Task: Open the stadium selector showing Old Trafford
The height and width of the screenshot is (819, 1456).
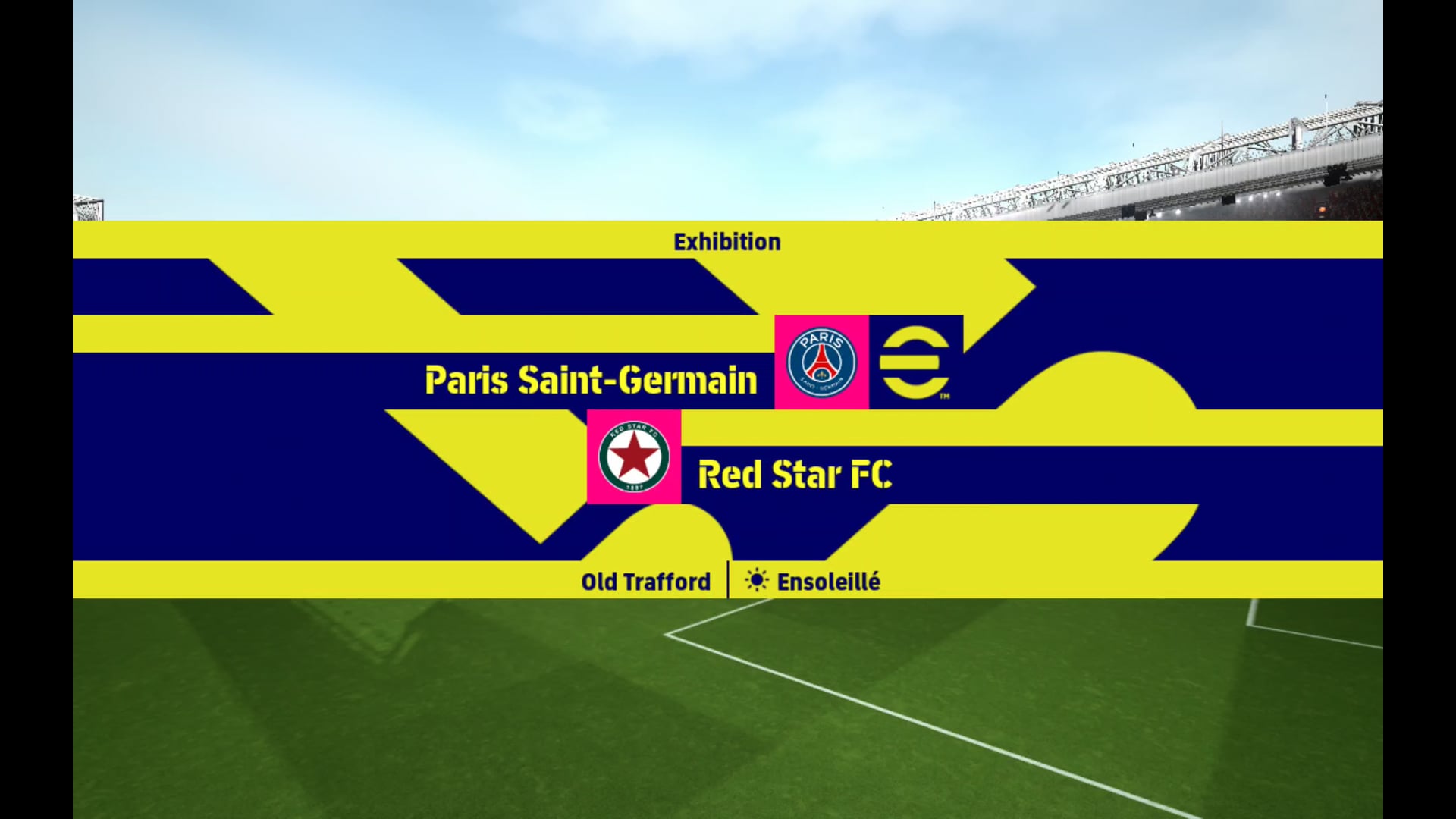Action: point(645,581)
